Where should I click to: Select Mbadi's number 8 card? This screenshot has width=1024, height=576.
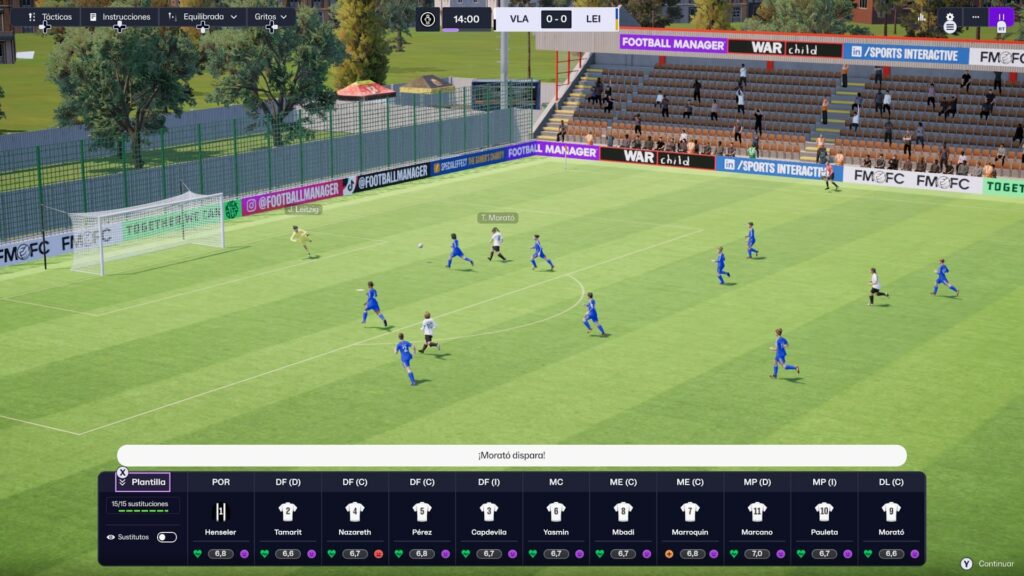pyautogui.click(x=623, y=518)
